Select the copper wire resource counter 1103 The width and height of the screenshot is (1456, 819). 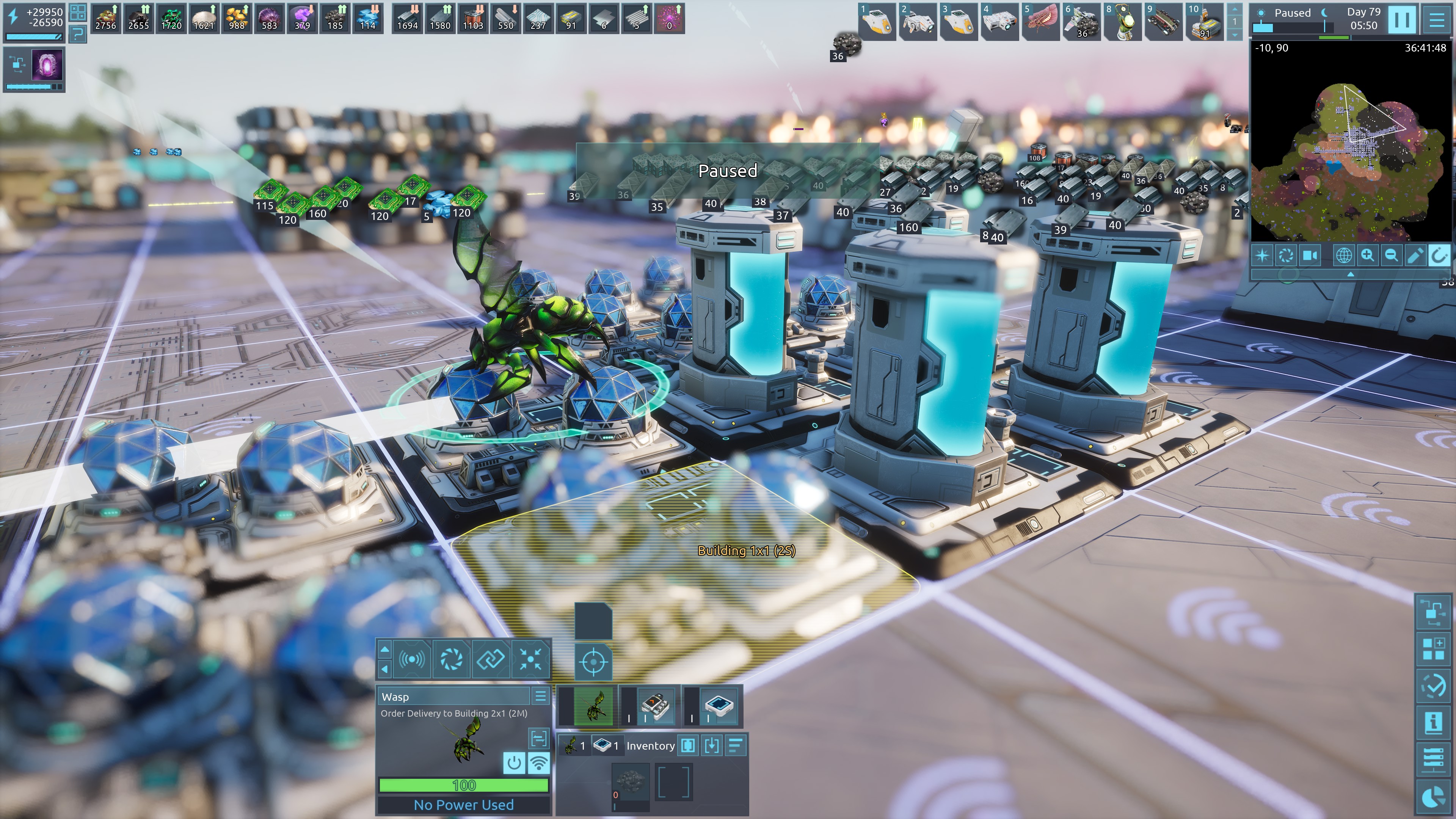pyautogui.click(x=473, y=18)
